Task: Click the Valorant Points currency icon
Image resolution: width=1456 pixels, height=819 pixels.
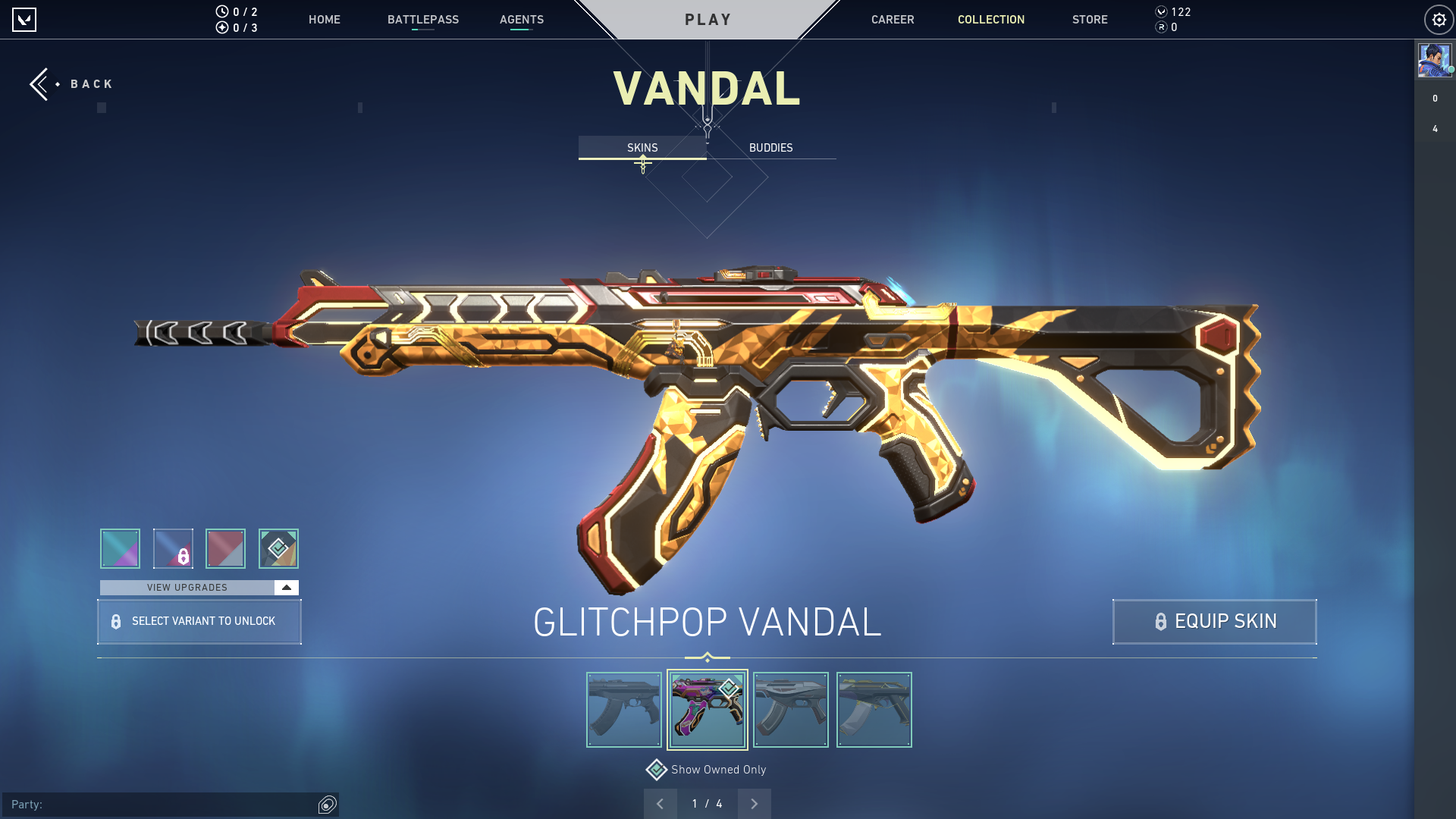Action: tap(1161, 12)
